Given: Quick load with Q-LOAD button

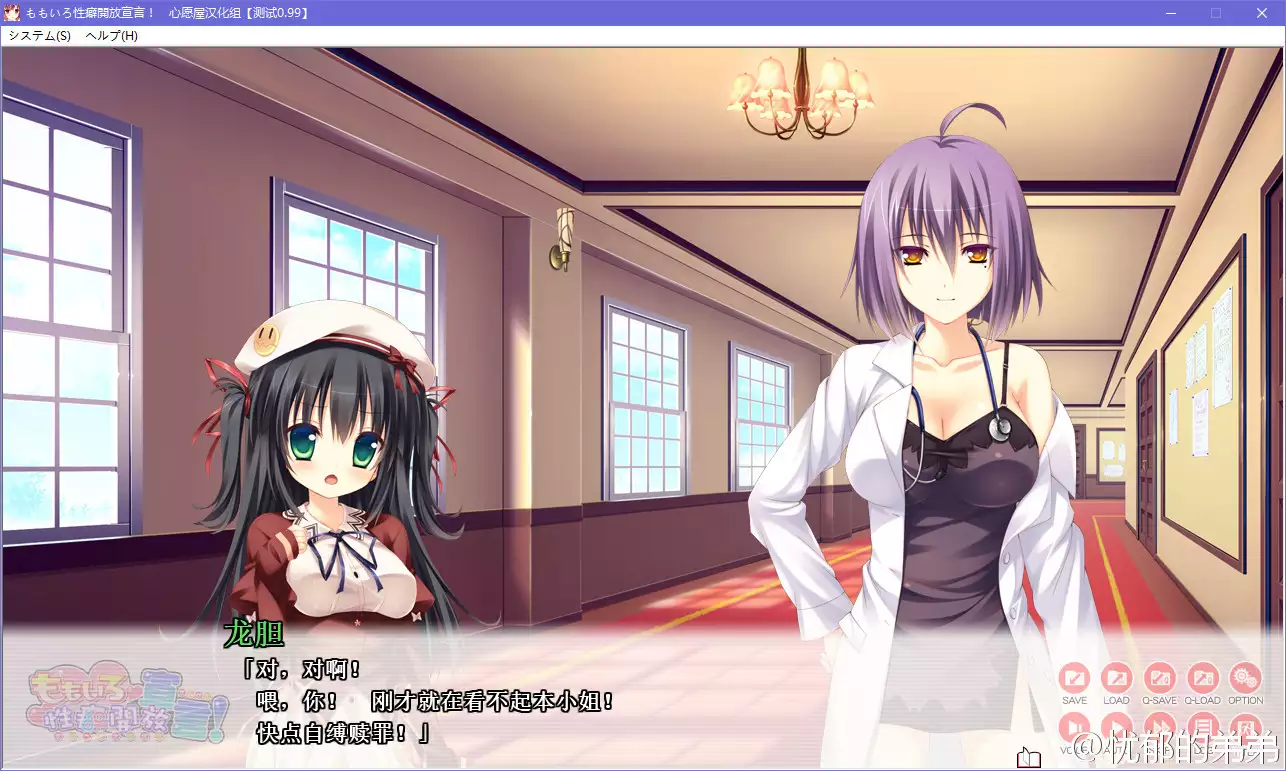Looking at the screenshot, I should click(1202, 679).
